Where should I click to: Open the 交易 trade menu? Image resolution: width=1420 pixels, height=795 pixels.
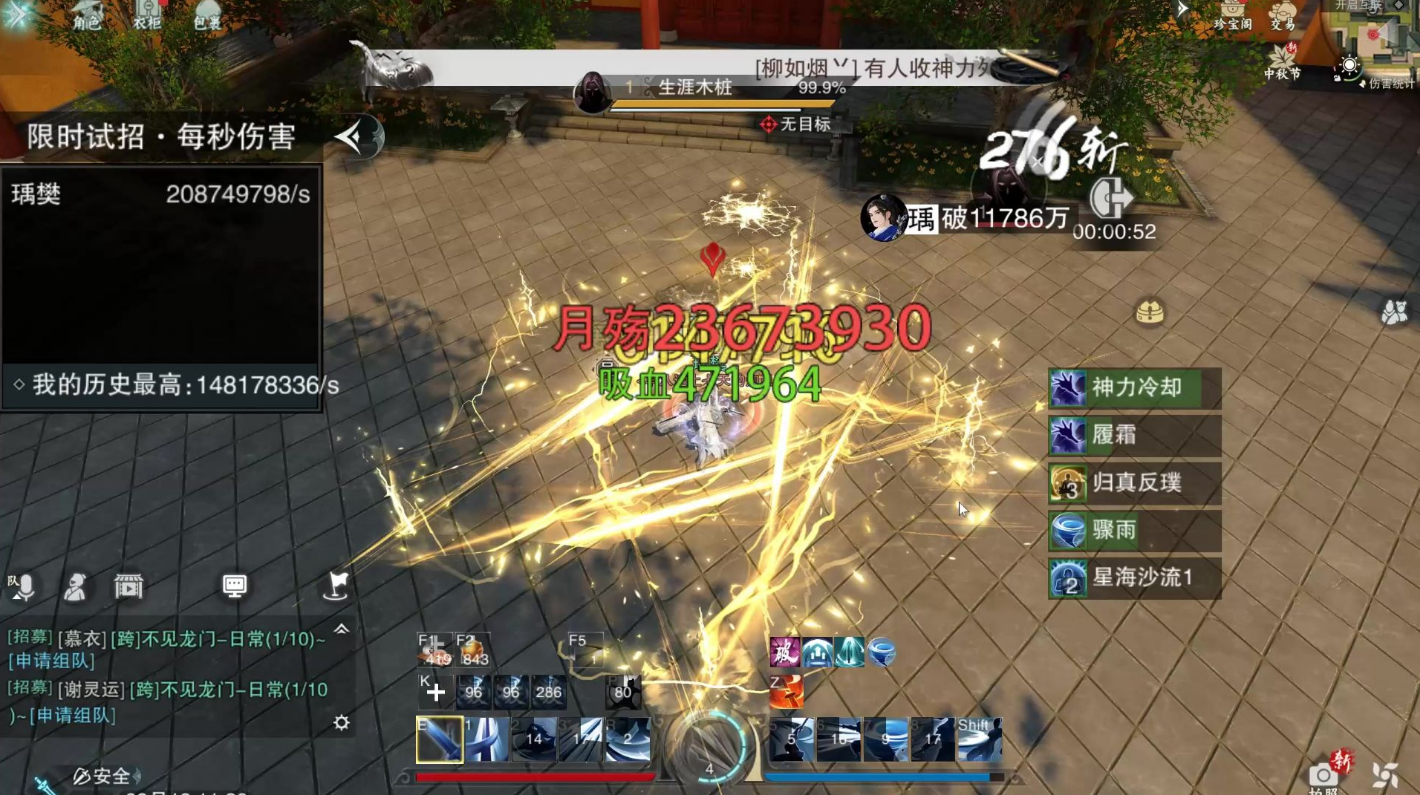click(1283, 16)
